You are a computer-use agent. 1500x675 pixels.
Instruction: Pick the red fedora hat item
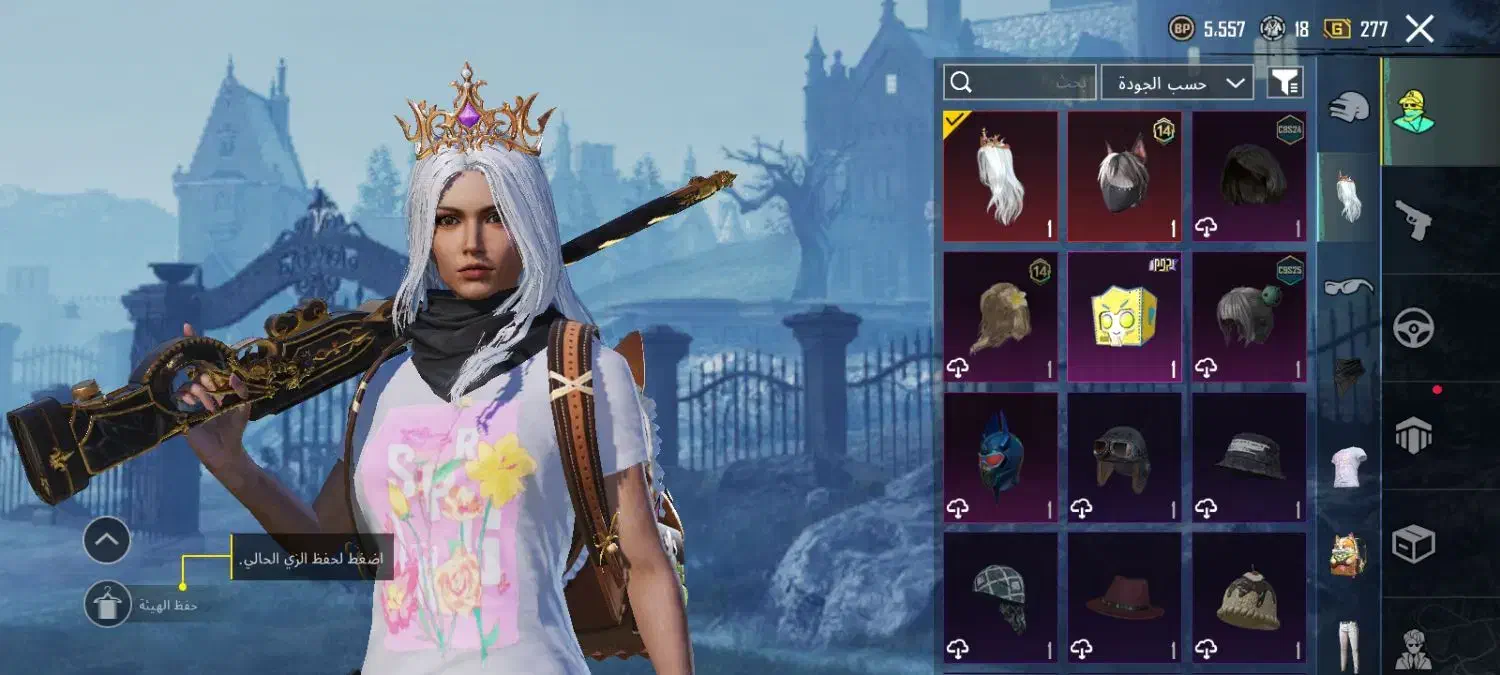[x=1124, y=597]
